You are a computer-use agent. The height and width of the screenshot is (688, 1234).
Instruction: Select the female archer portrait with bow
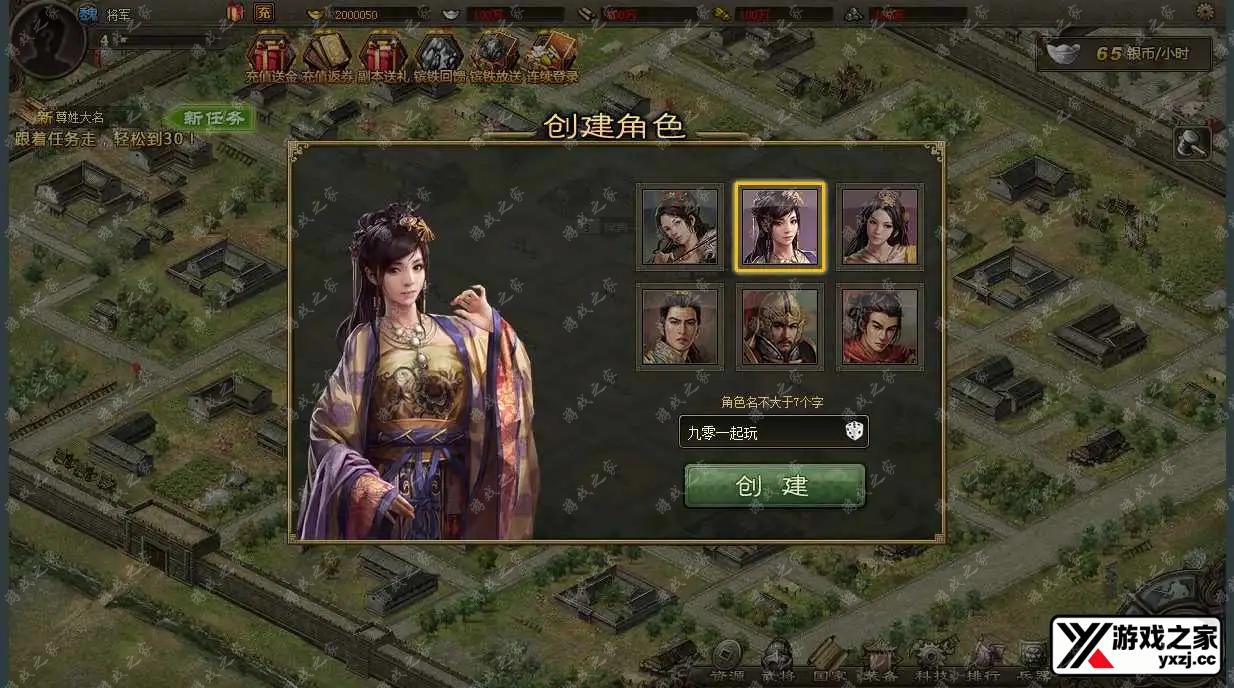(680, 227)
